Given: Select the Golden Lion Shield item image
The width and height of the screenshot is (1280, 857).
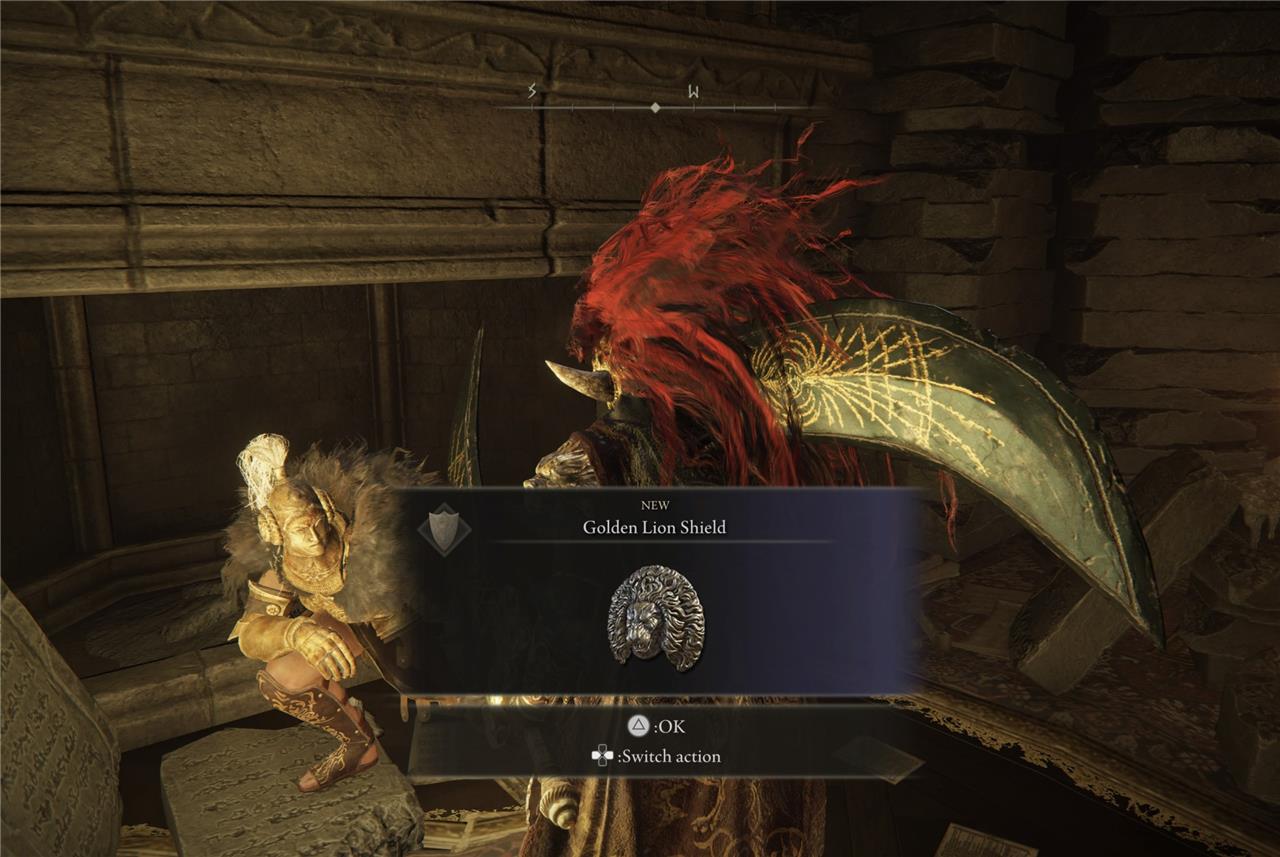Looking at the screenshot, I should [x=656, y=616].
